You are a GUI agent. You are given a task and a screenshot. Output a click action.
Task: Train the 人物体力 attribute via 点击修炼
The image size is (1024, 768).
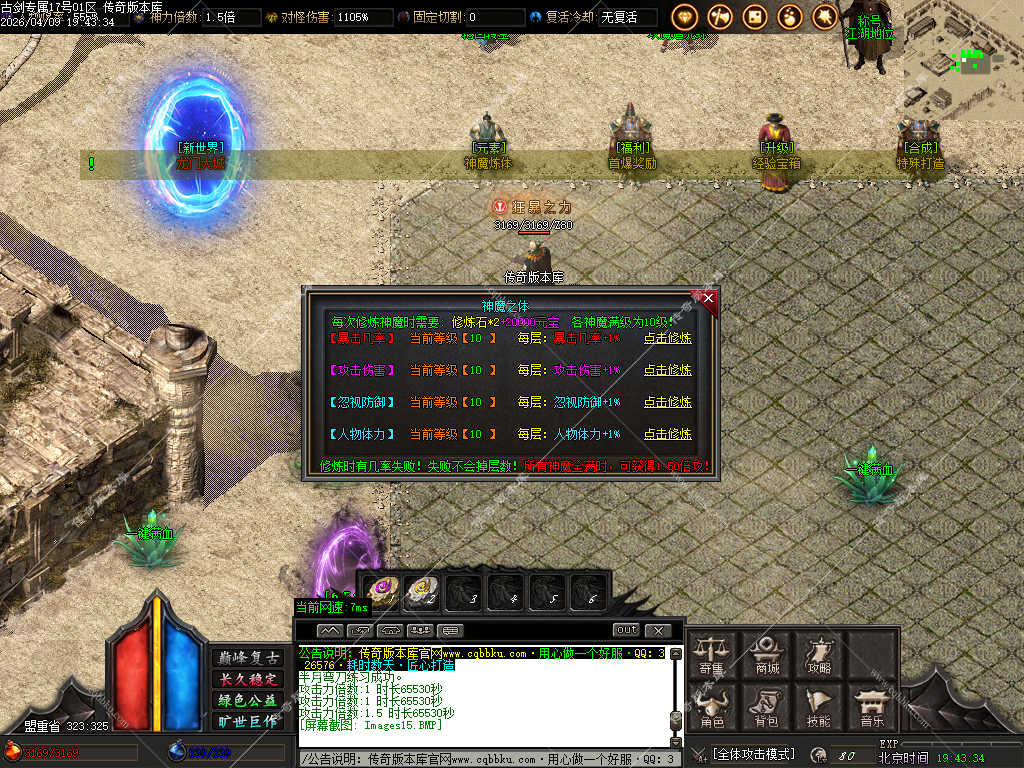(x=667, y=434)
